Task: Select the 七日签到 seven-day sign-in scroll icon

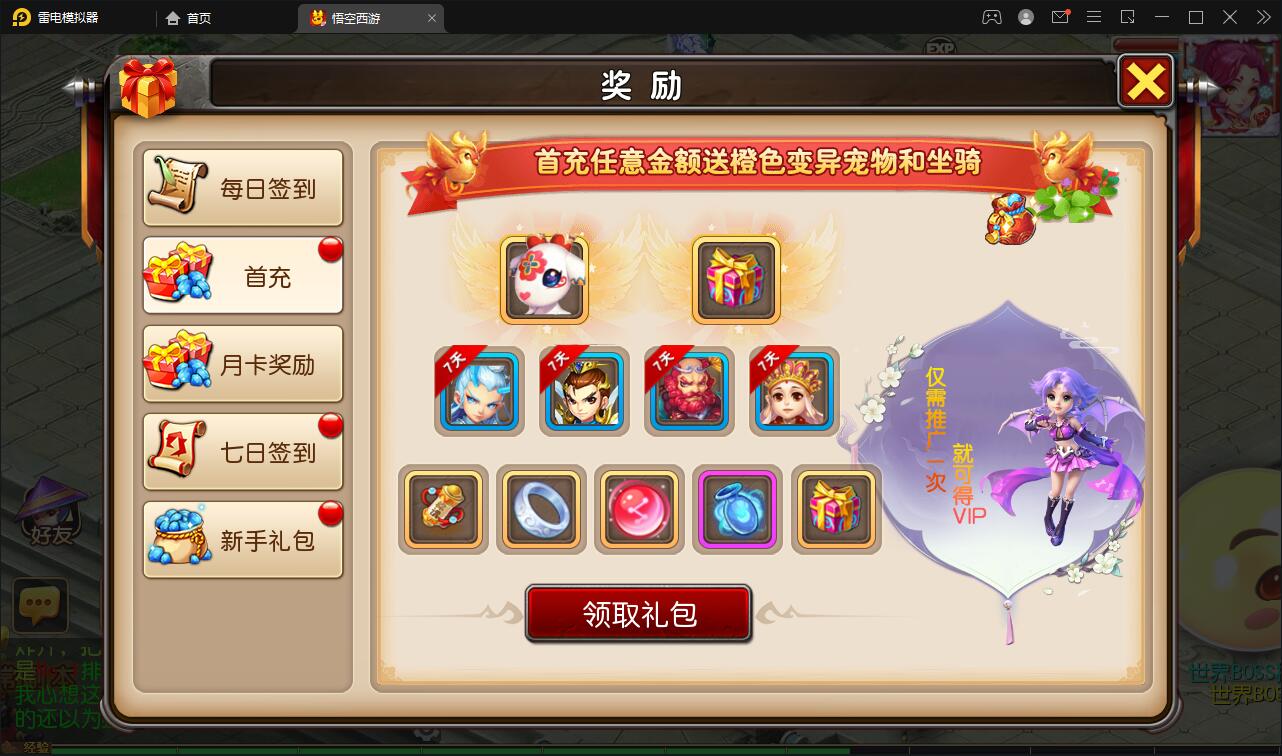Action: (x=175, y=450)
